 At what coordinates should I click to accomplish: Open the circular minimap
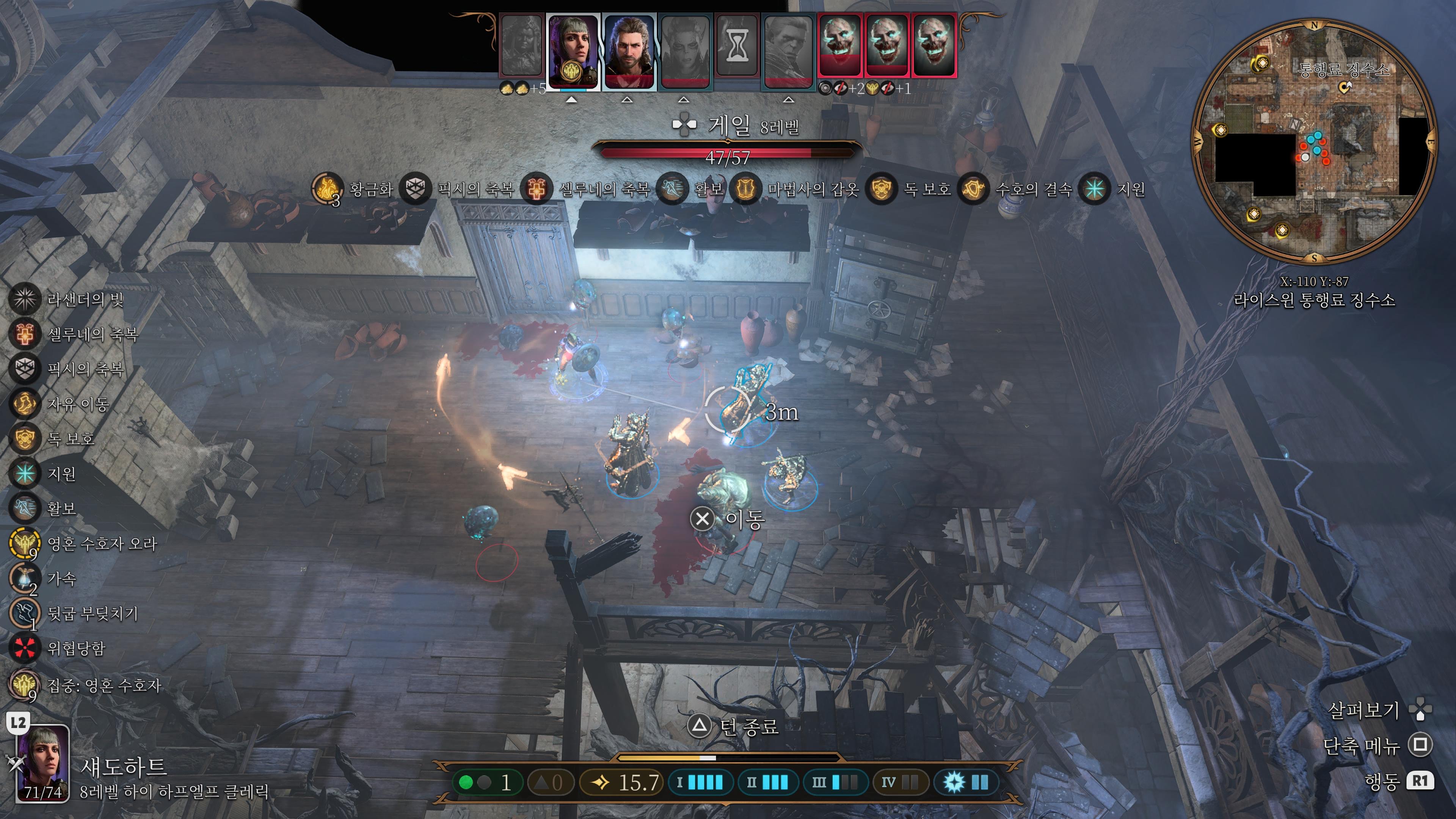coord(1313,141)
